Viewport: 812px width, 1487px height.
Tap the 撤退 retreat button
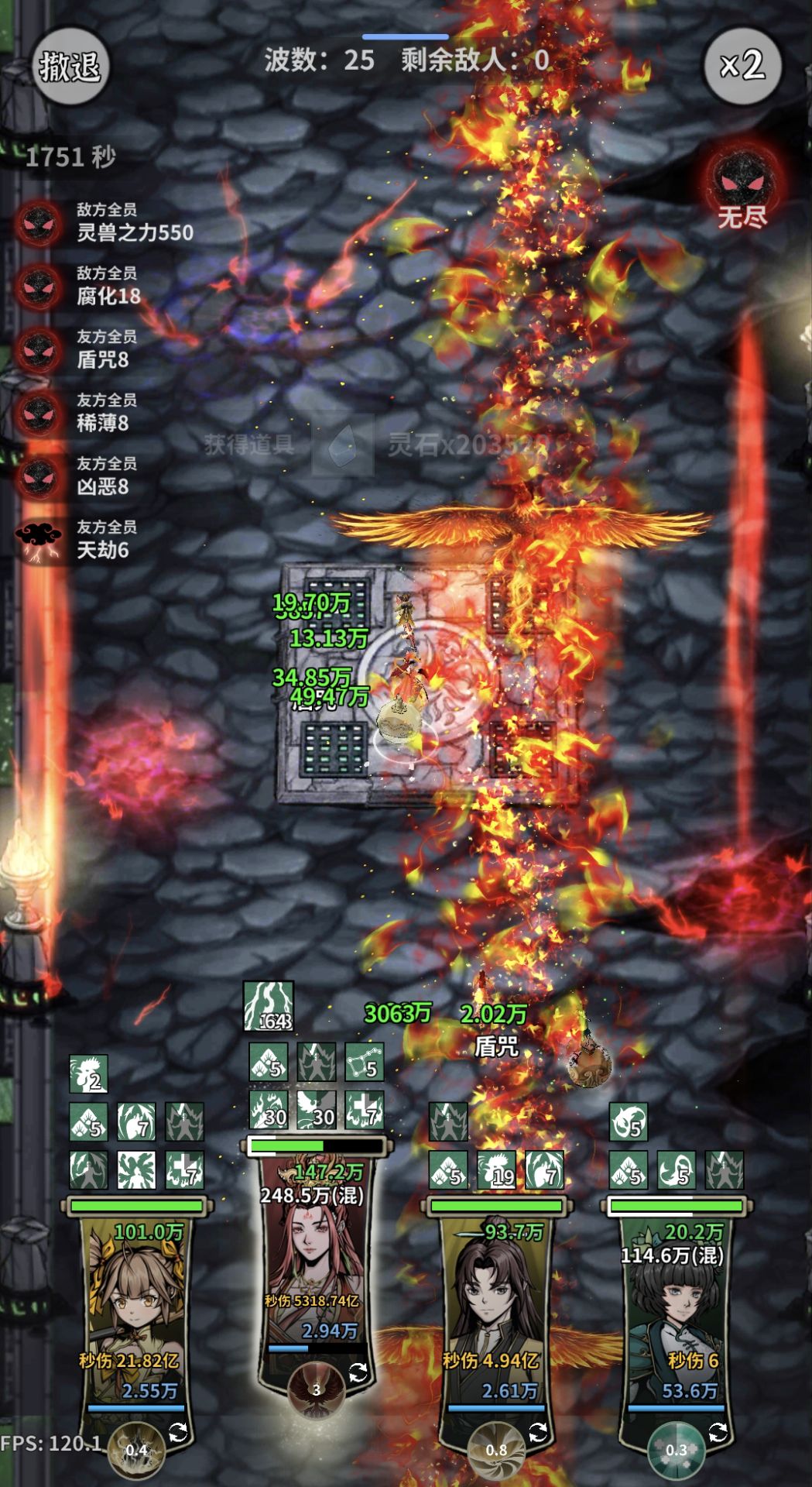pyautogui.click(x=70, y=66)
